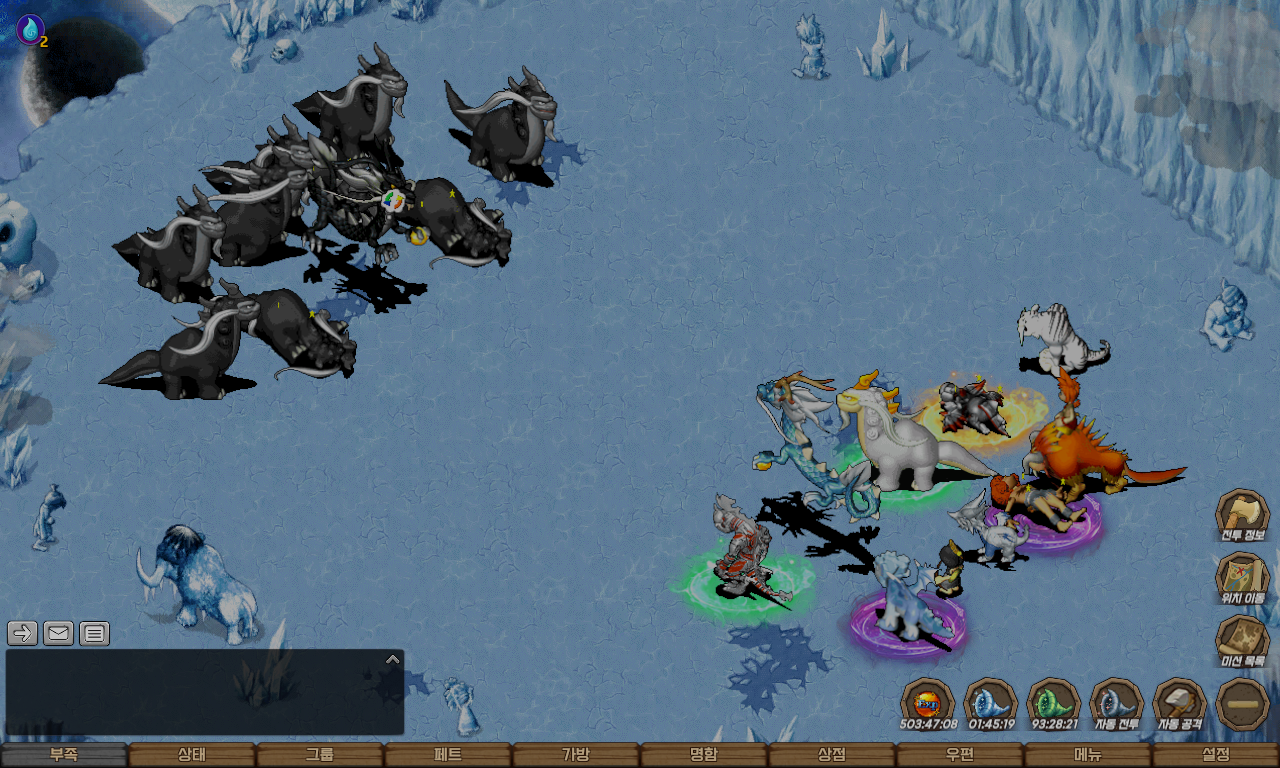Screen dimensions: 1280x768
Task: Open the 부족 (tribe) menu tab
Action: pos(64,755)
